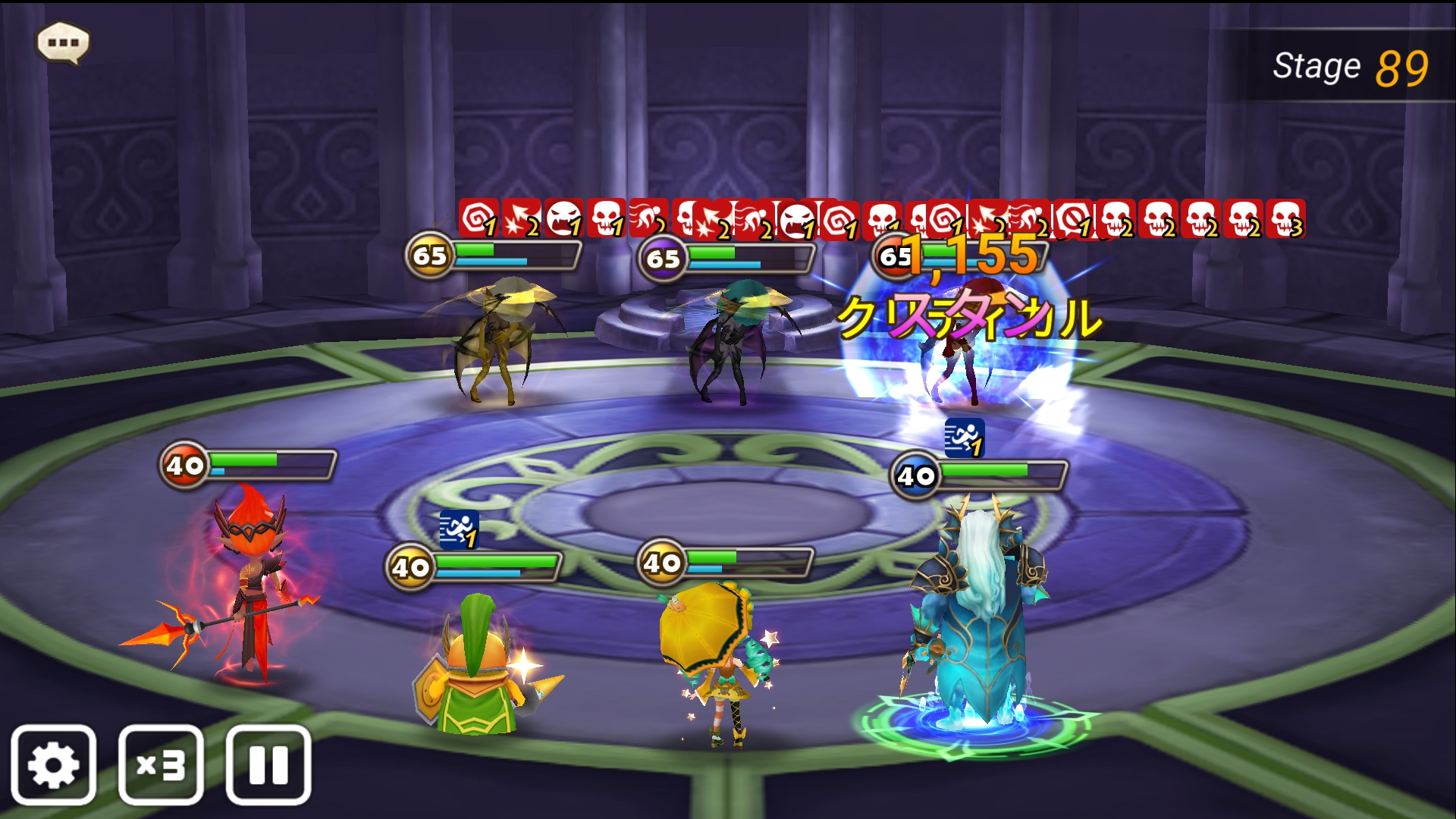Toggle the x3 battle speed button
The height and width of the screenshot is (819, 1456).
point(161,764)
